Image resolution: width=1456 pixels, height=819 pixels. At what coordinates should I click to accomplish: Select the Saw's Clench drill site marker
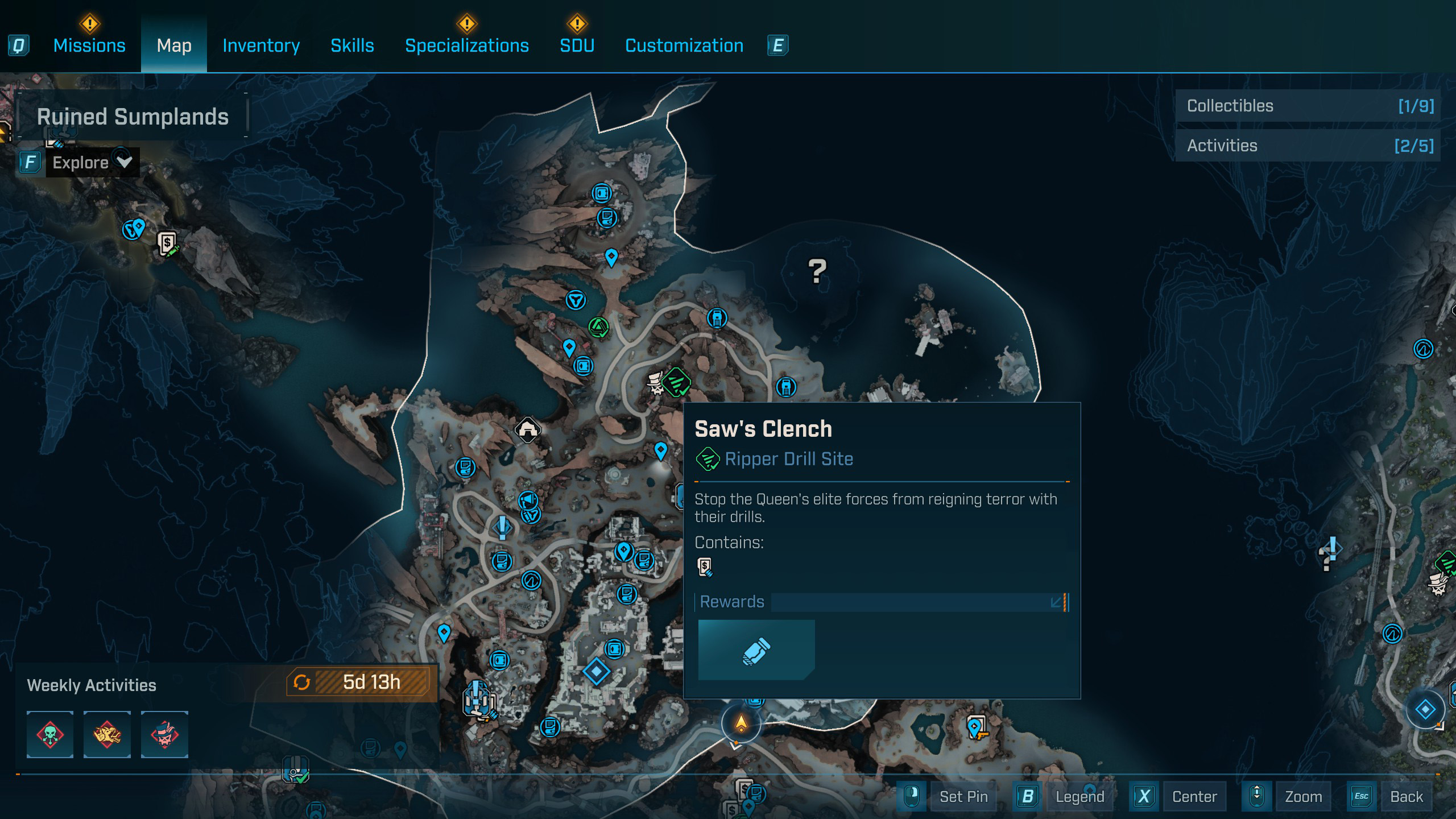coord(676,382)
